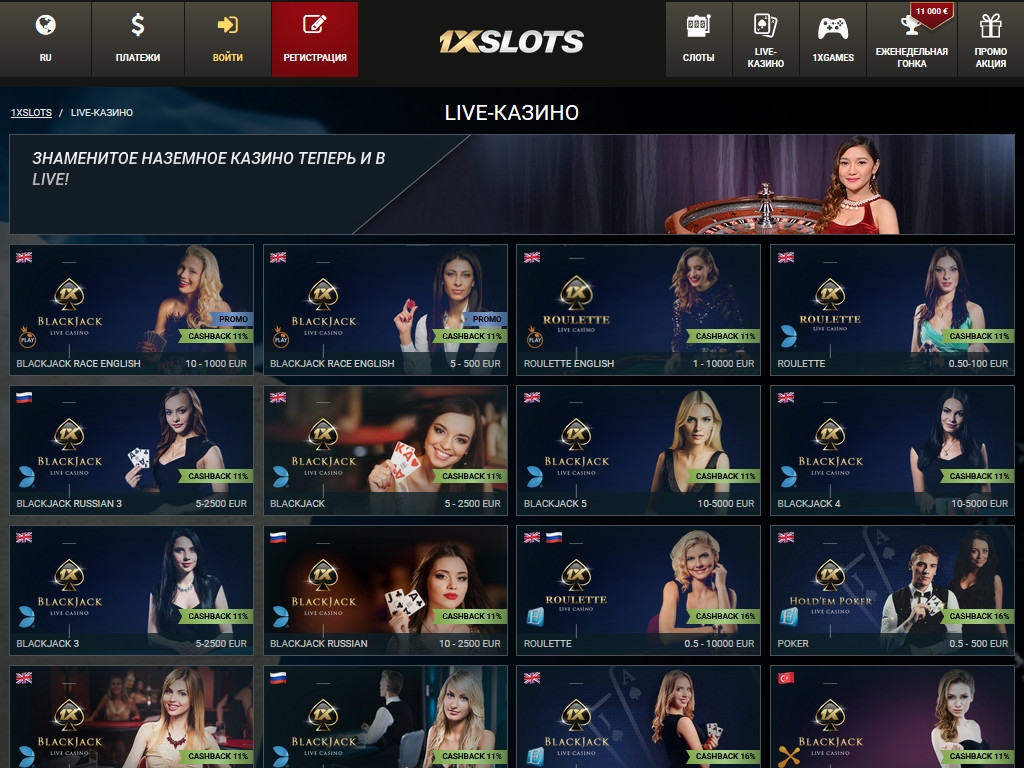1024x768 pixels.
Task: Open the Платежи payments page
Action: coord(138,39)
